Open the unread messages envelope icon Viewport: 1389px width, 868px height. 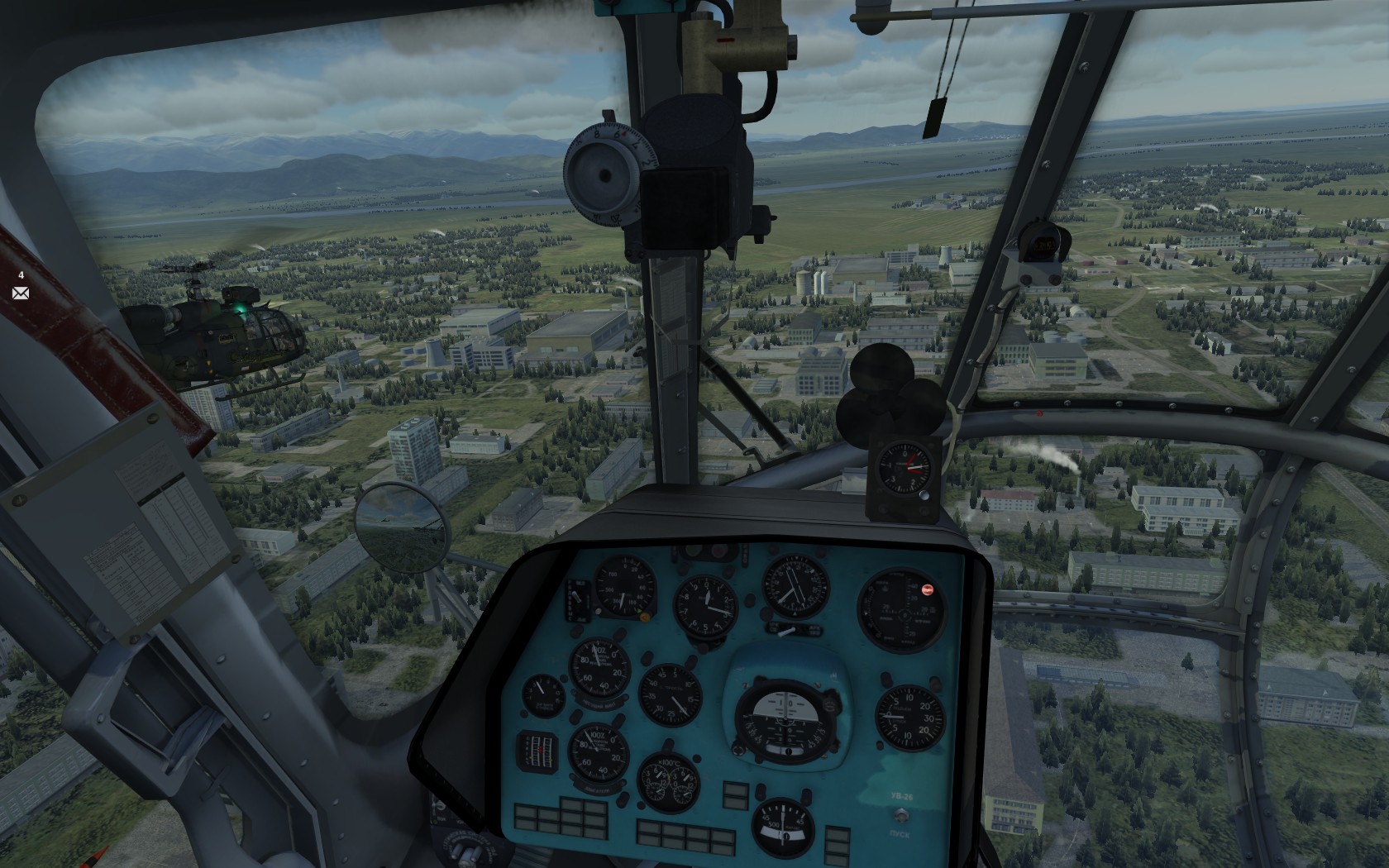click(21, 293)
